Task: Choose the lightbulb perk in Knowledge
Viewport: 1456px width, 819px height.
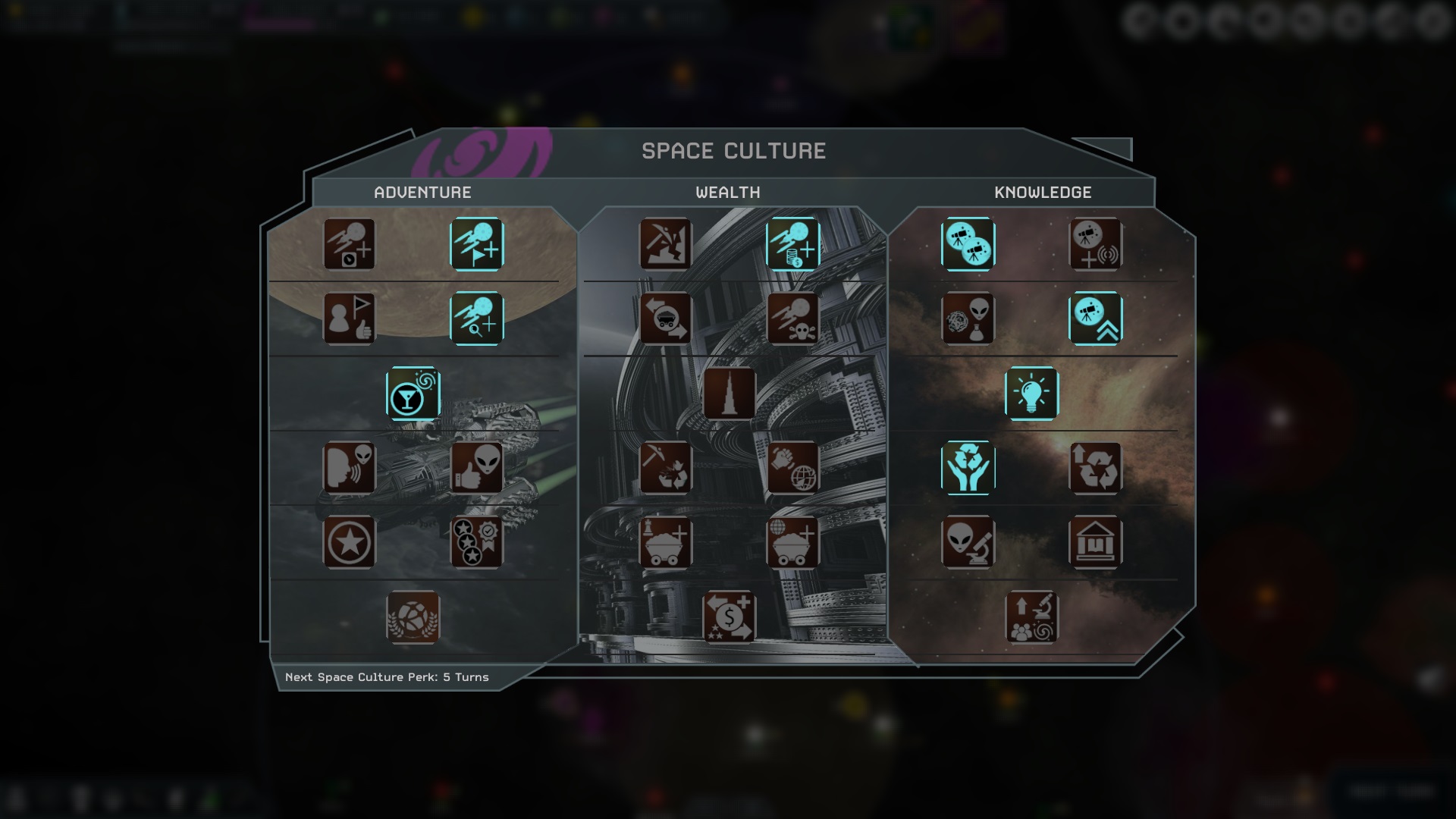Action: 1031,394
